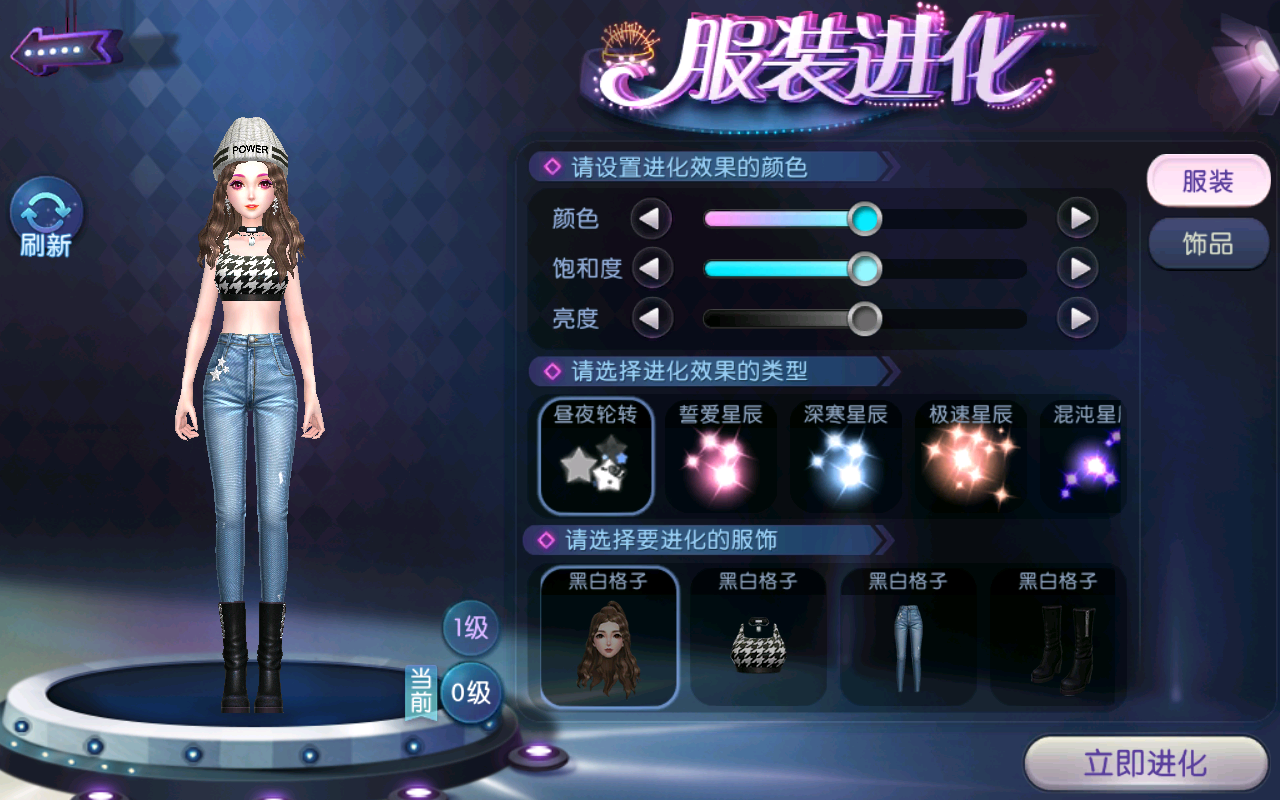Increase 颜色 with its right arrow
1280x800 pixels.
pyautogui.click(x=1078, y=218)
